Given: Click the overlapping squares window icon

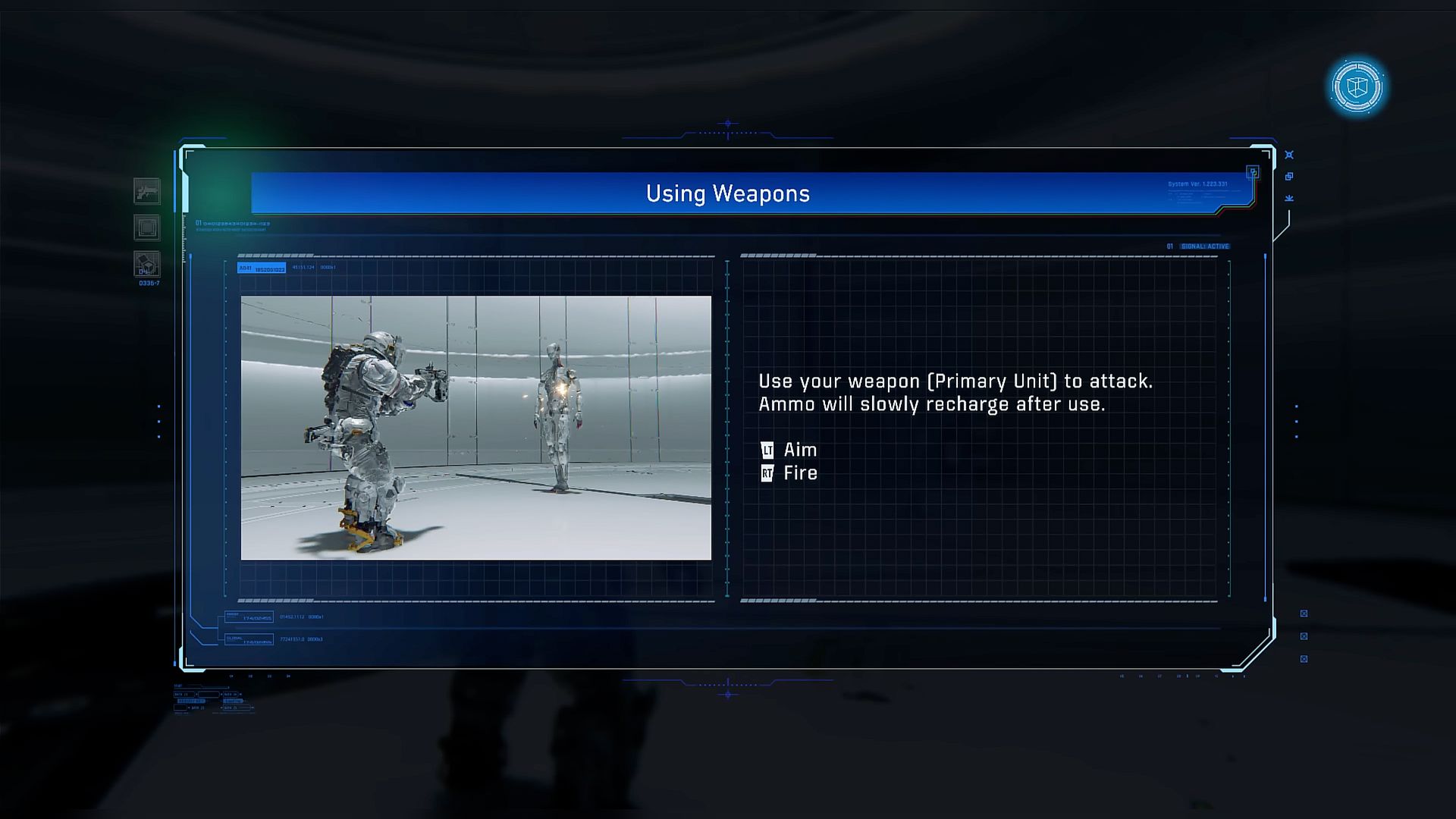Looking at the screenshot, I should coord(1289,177).
